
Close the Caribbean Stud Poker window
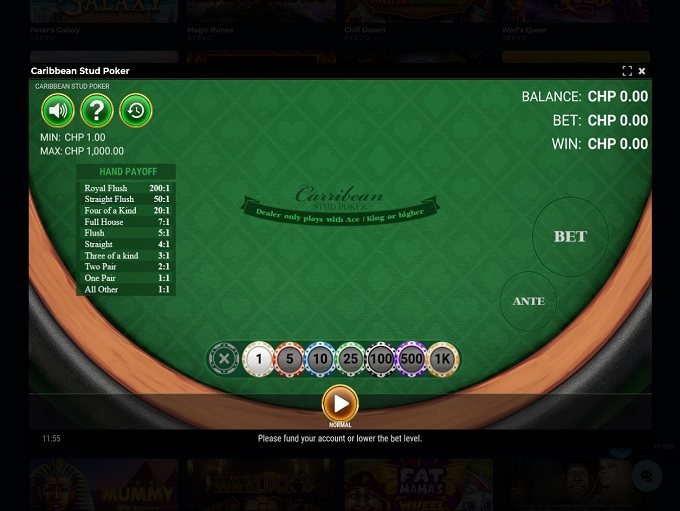click(642, 71)
